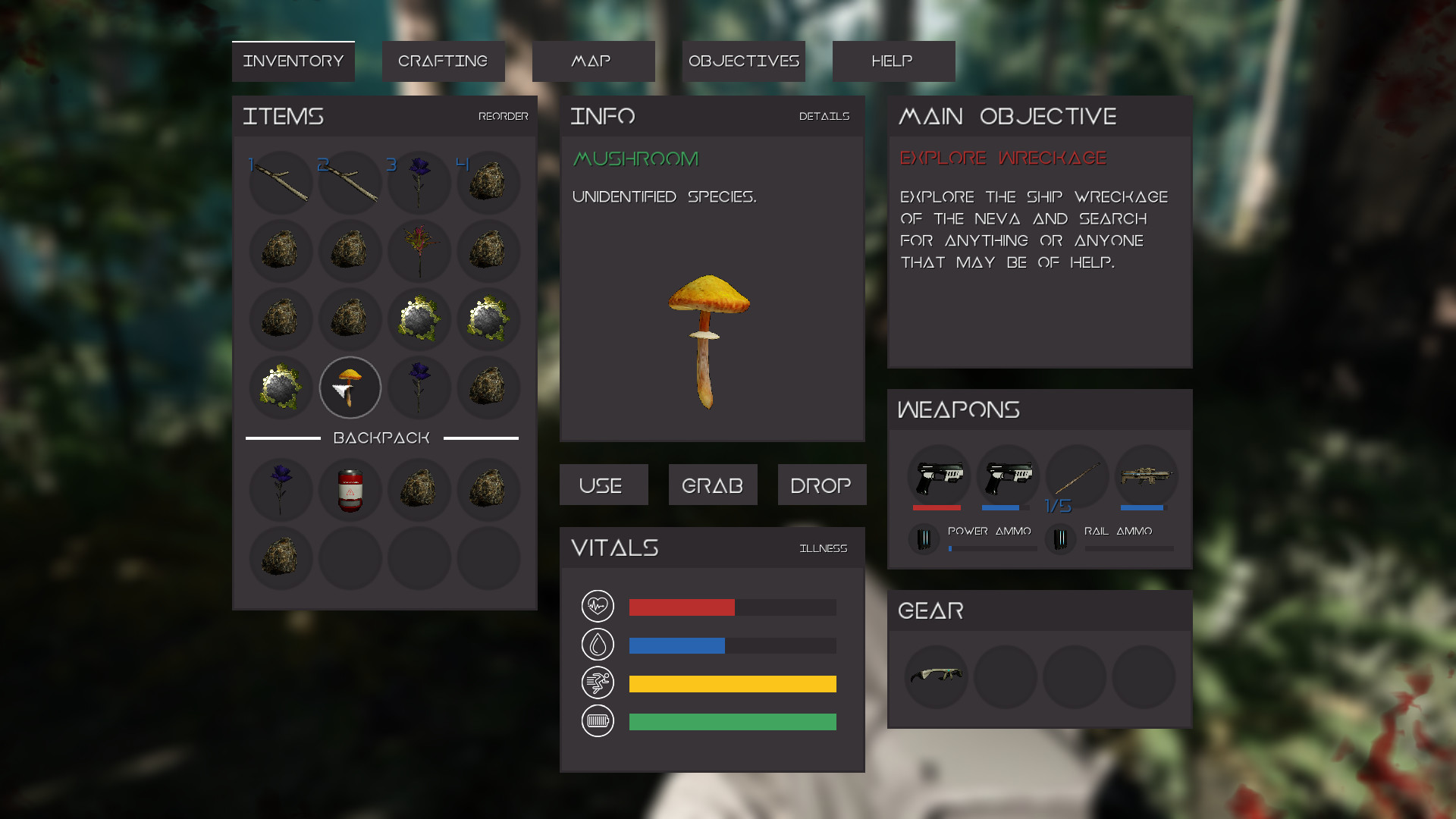Select the red medkit canister in the backpack
The height and width of the screenshot is (819, 1456).
click(350, 491)
